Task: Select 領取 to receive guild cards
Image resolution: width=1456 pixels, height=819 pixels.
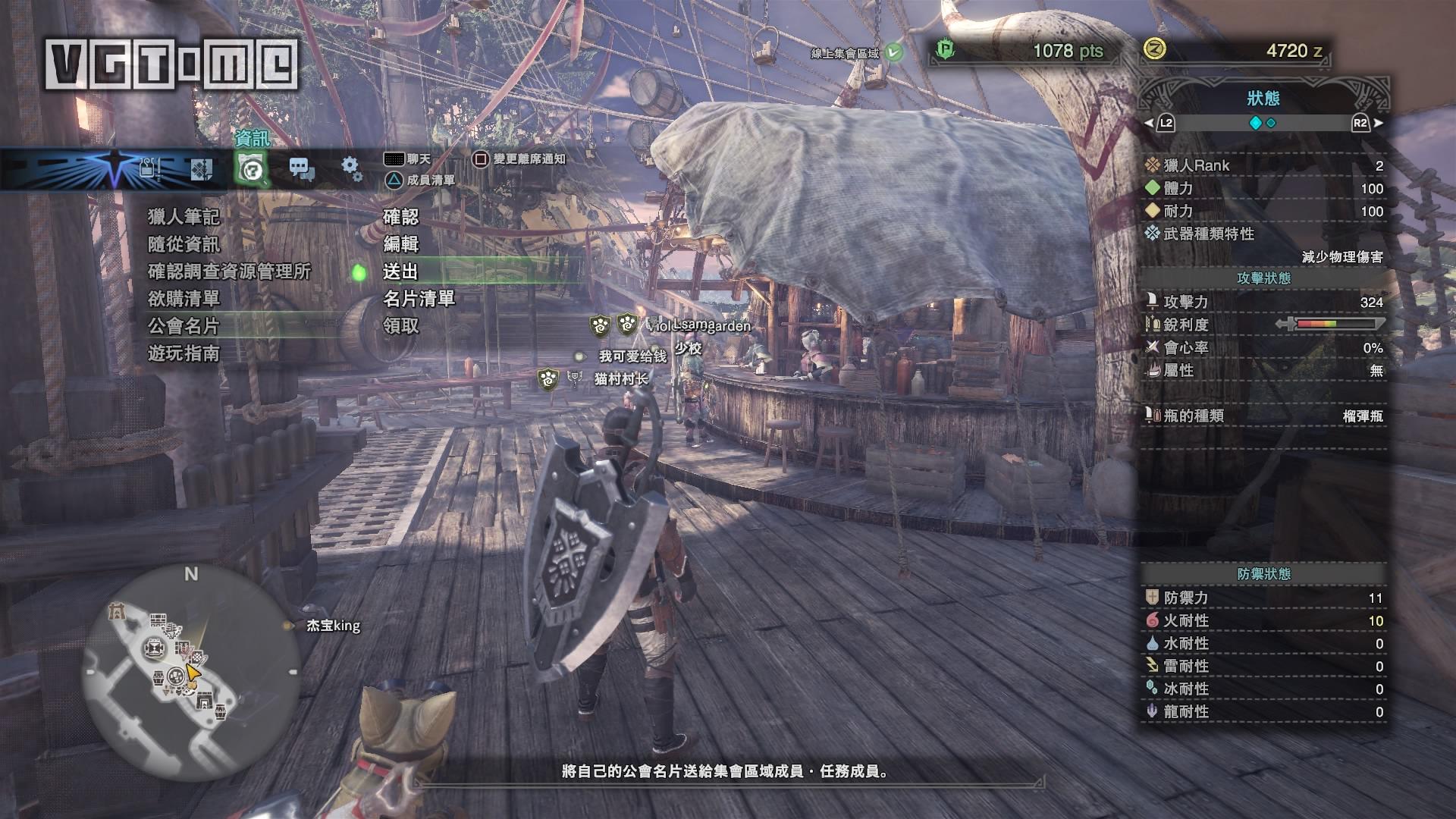Action: click(x=400, y=326)
